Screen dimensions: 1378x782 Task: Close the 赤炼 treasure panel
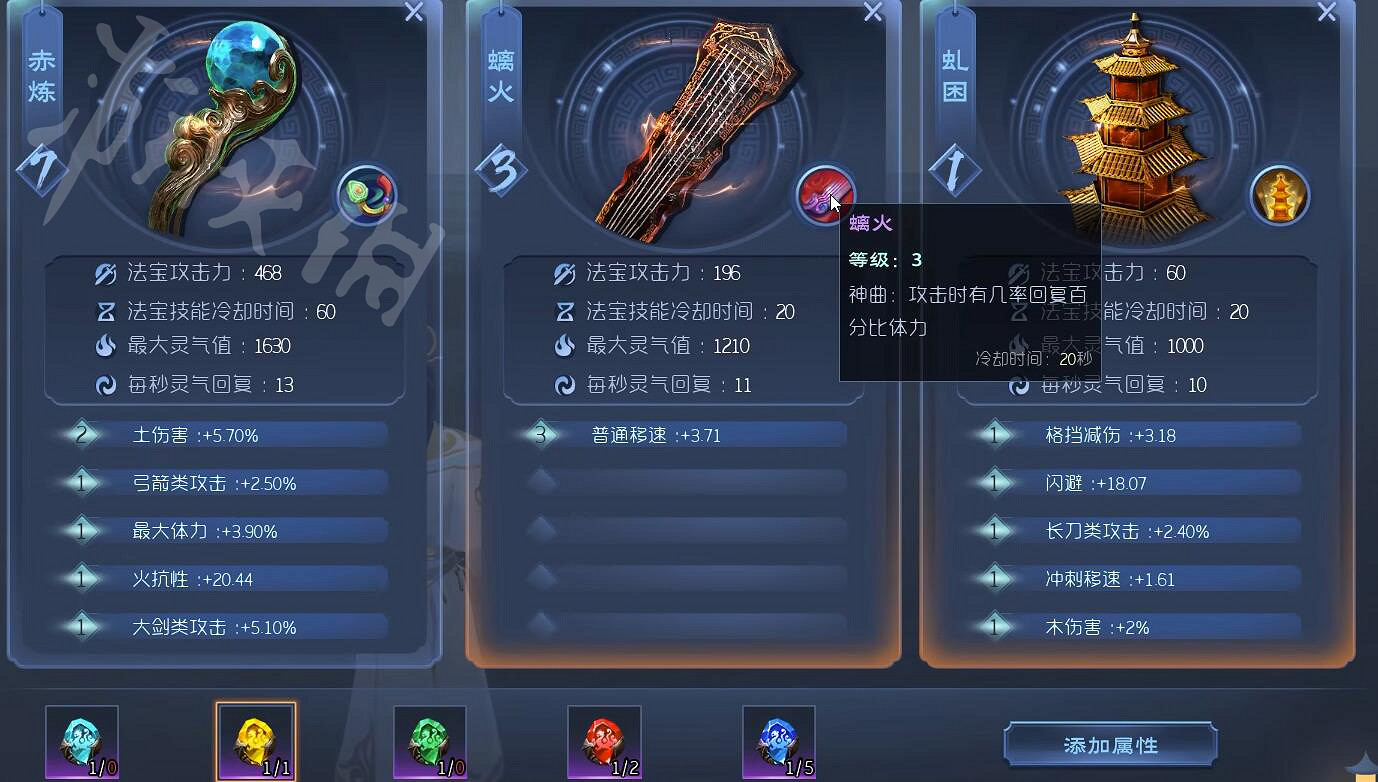[x=412, y=13]
